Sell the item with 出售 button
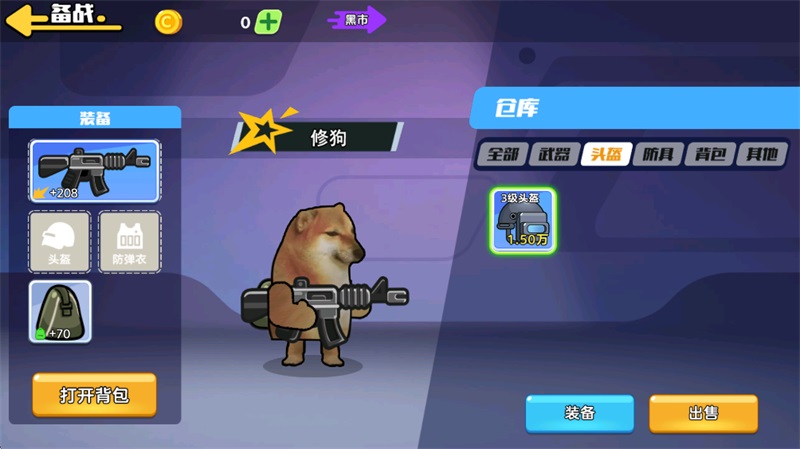The image size is (800, 449). [702, 413]
